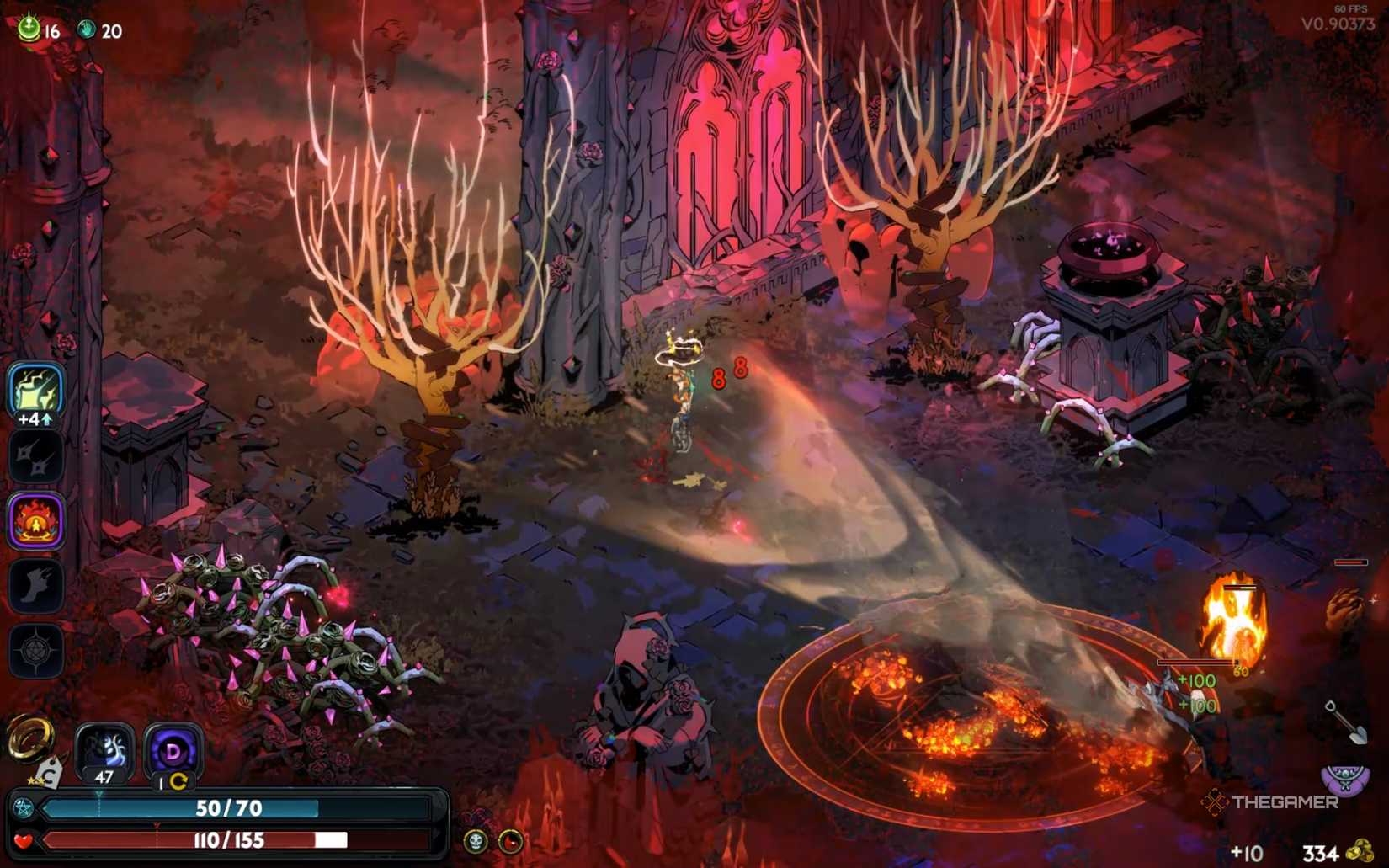Select the lightning attack boon with +4 upgrade
This screenshot has width=1389, height=868.
click(x=36, y=389)
